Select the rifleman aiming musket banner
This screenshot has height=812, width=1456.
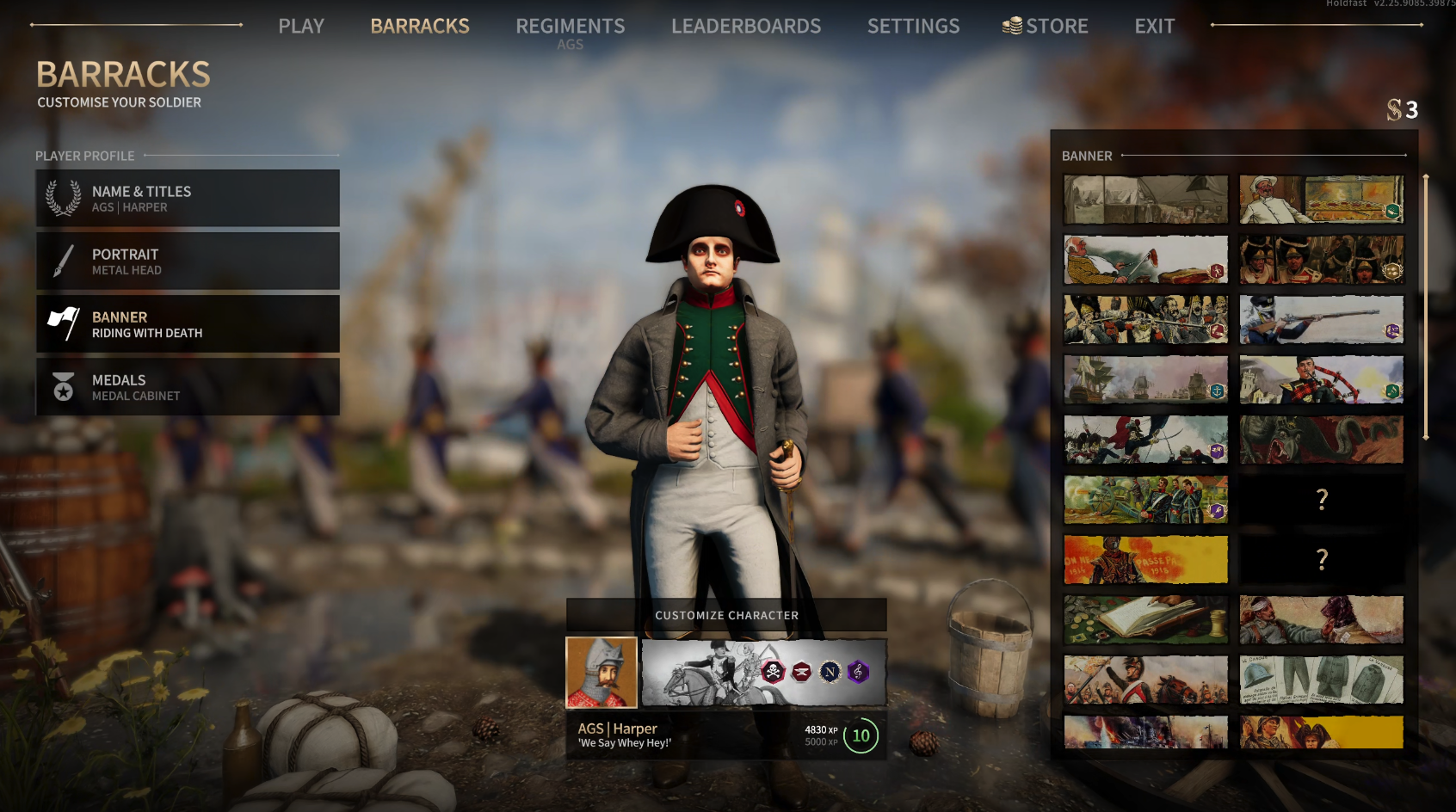click(x=1321, y=320)
